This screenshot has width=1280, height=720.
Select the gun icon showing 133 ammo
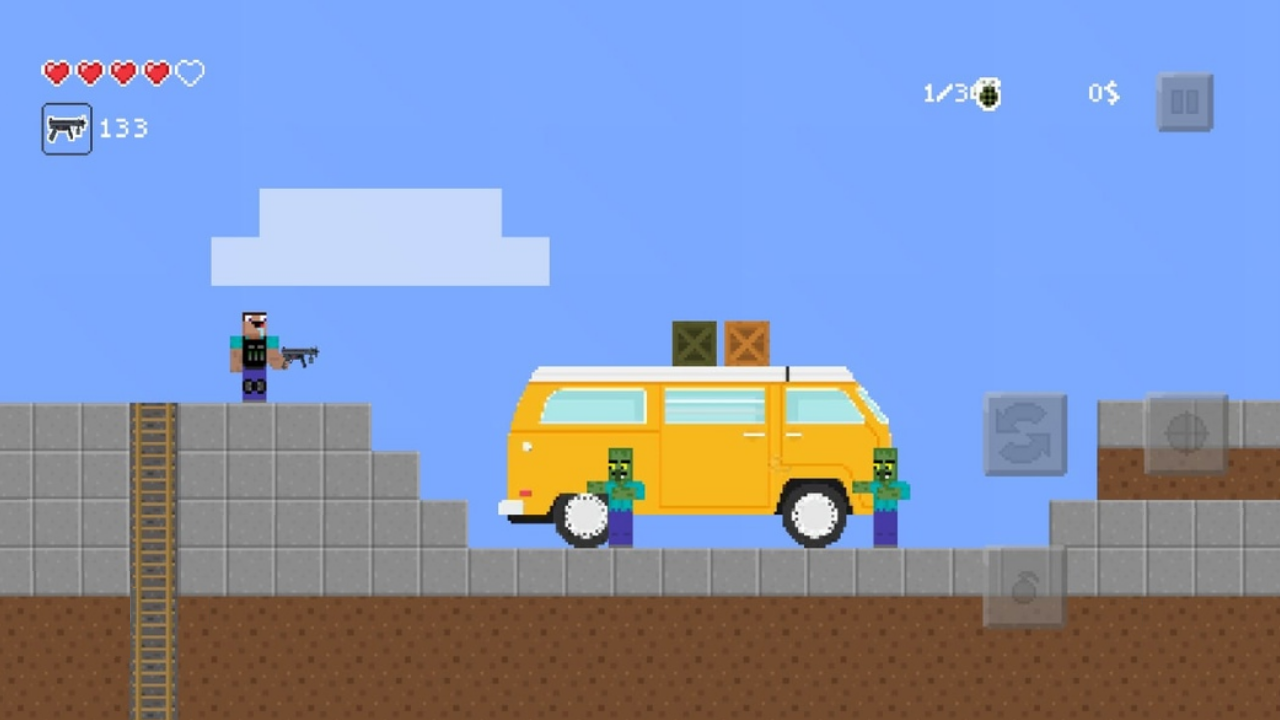coord(66,128)
